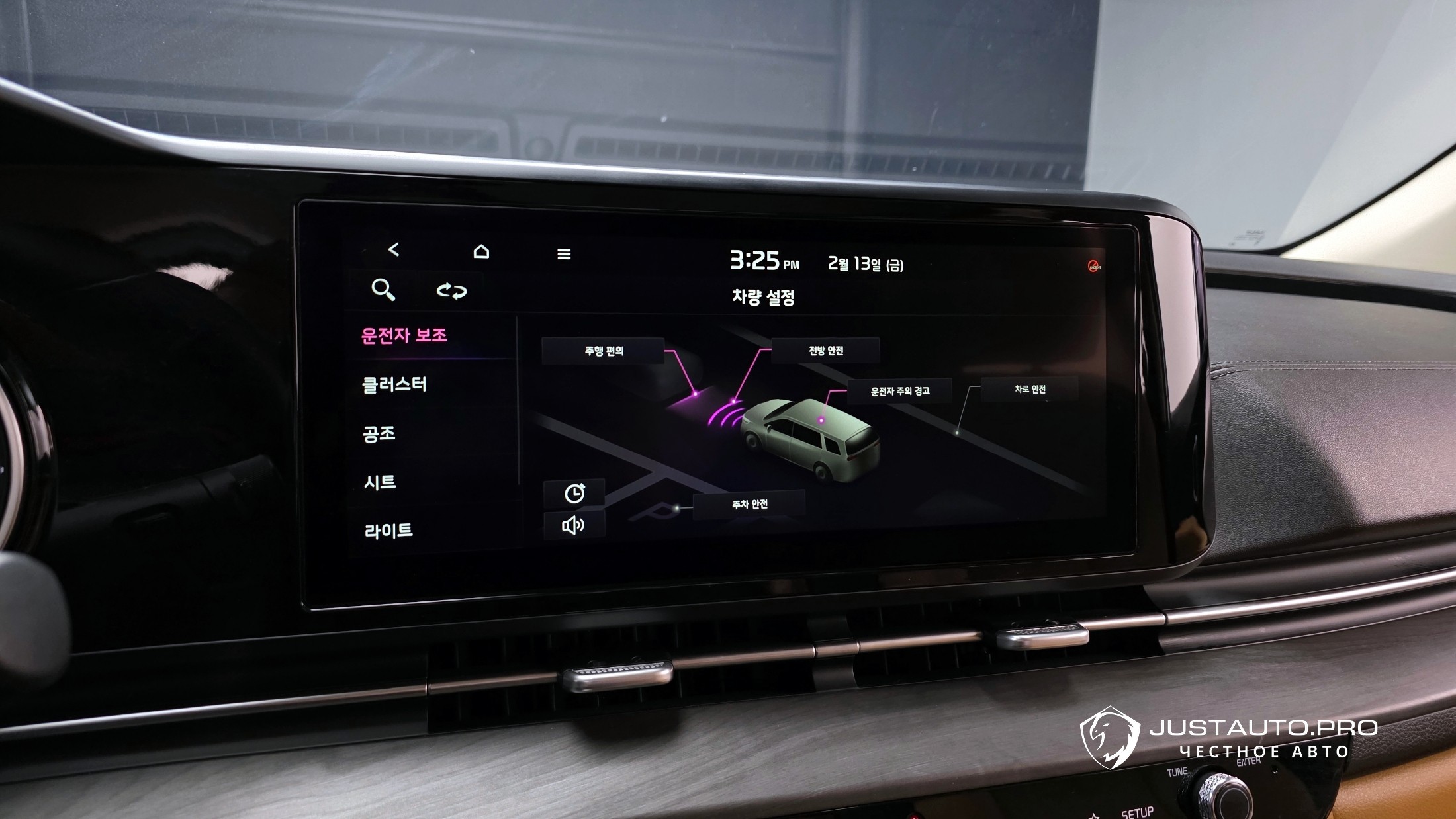Viewport: 1456px width, 819px height.
Task: Open the magnifying glass search
Action: (383, 290)
